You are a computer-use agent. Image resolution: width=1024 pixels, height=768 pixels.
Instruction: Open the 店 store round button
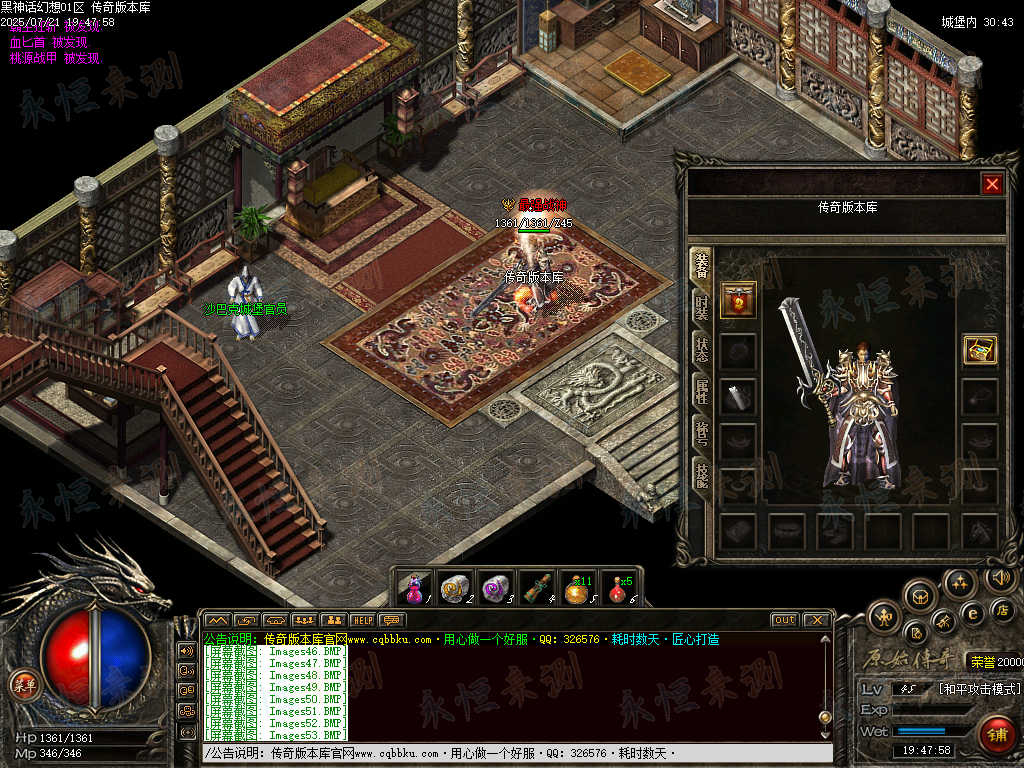point(1003,609)
